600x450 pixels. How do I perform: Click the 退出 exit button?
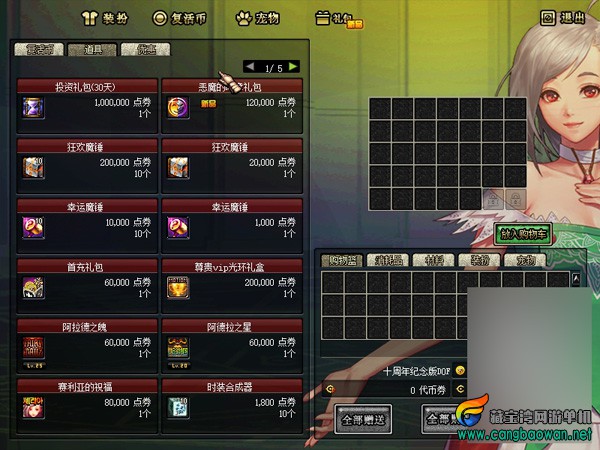(x=561, y=17)
